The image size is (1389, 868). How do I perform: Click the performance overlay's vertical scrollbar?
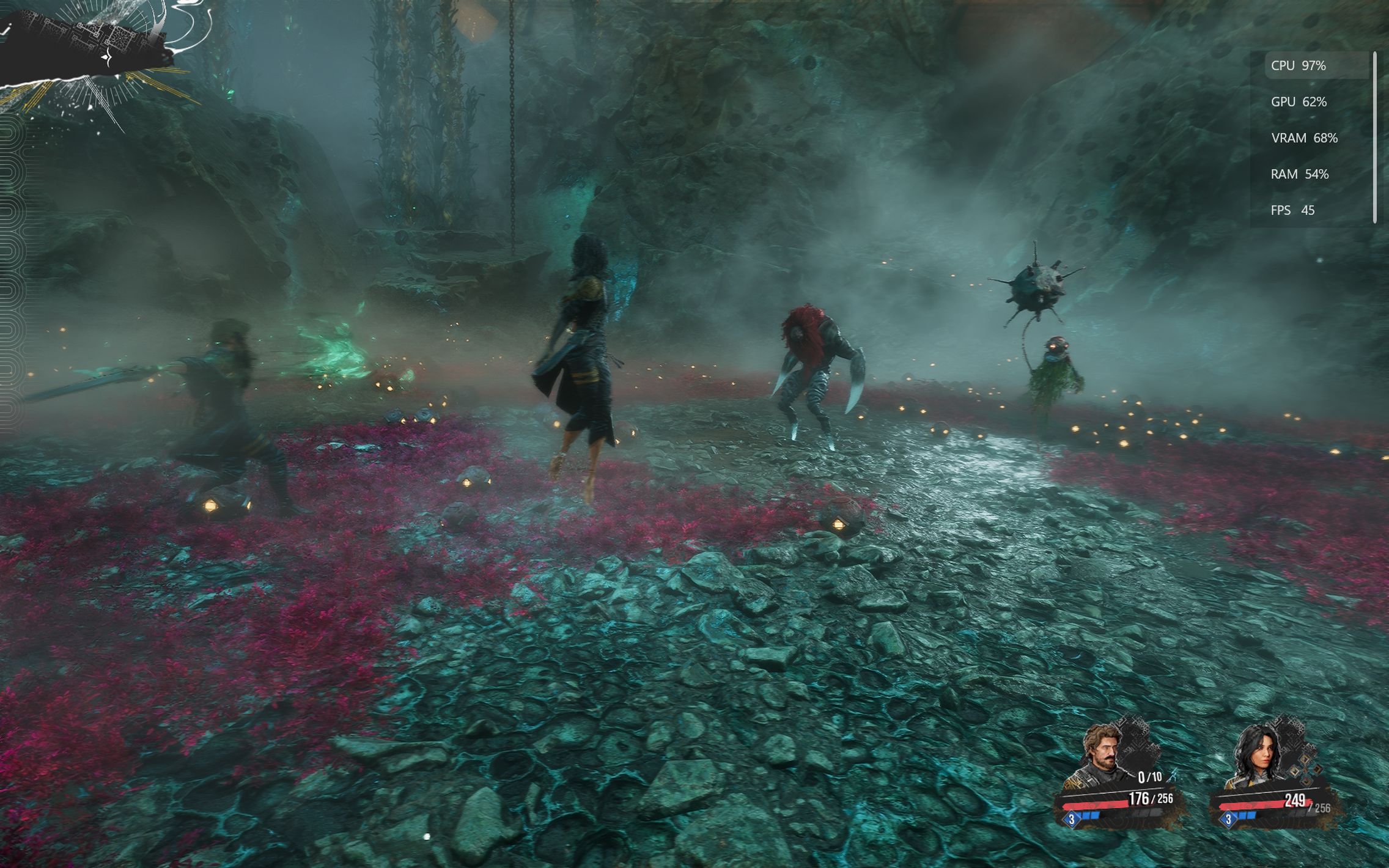pyautogui.click(x=1374, y=138)
